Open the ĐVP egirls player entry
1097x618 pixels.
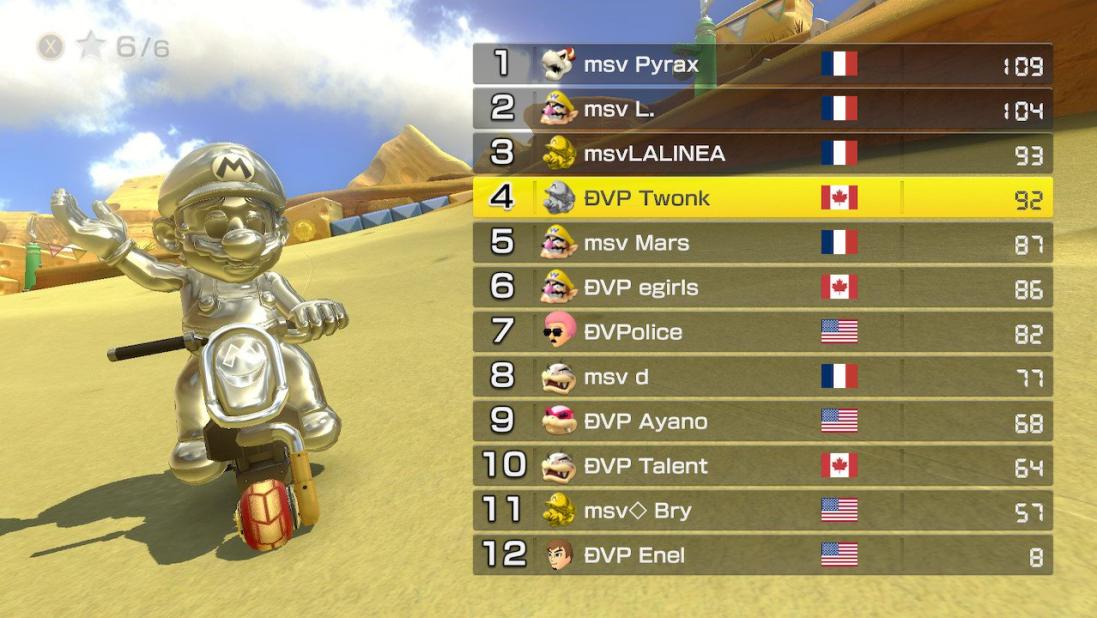click(x=762, y=288)
